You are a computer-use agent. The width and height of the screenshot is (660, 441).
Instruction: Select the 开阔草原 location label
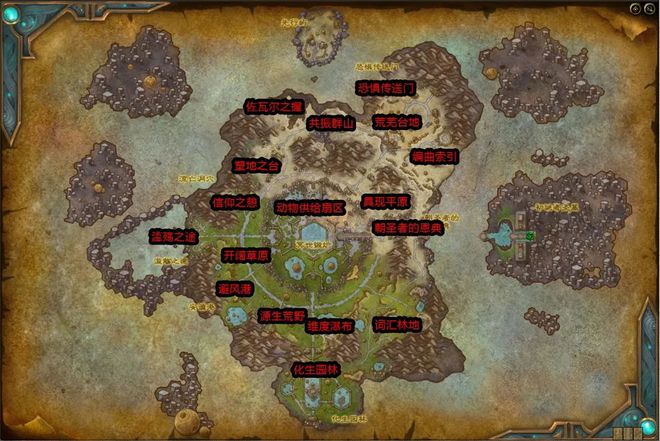pos(245,256)
